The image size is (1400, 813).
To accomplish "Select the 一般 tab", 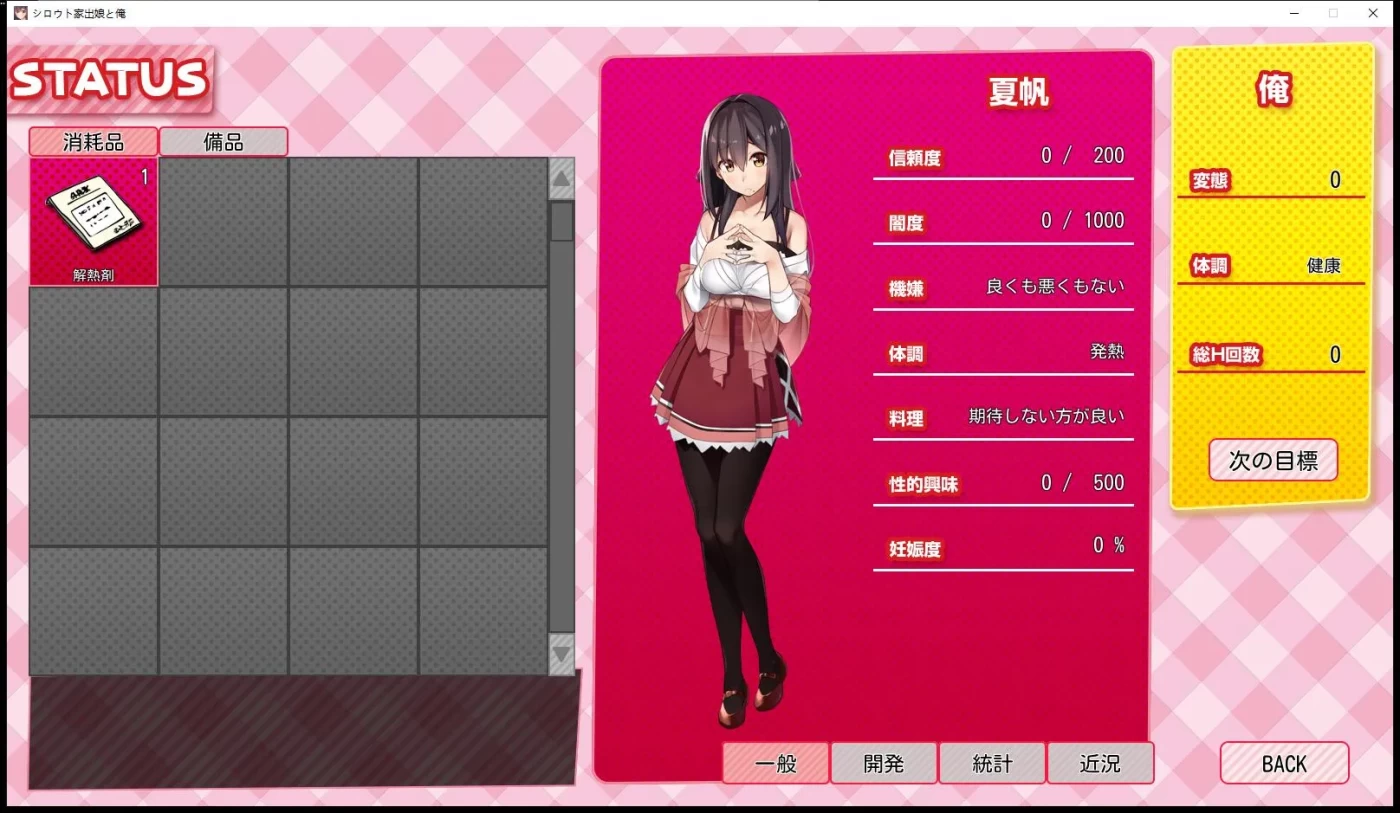I will click(775, 763).
